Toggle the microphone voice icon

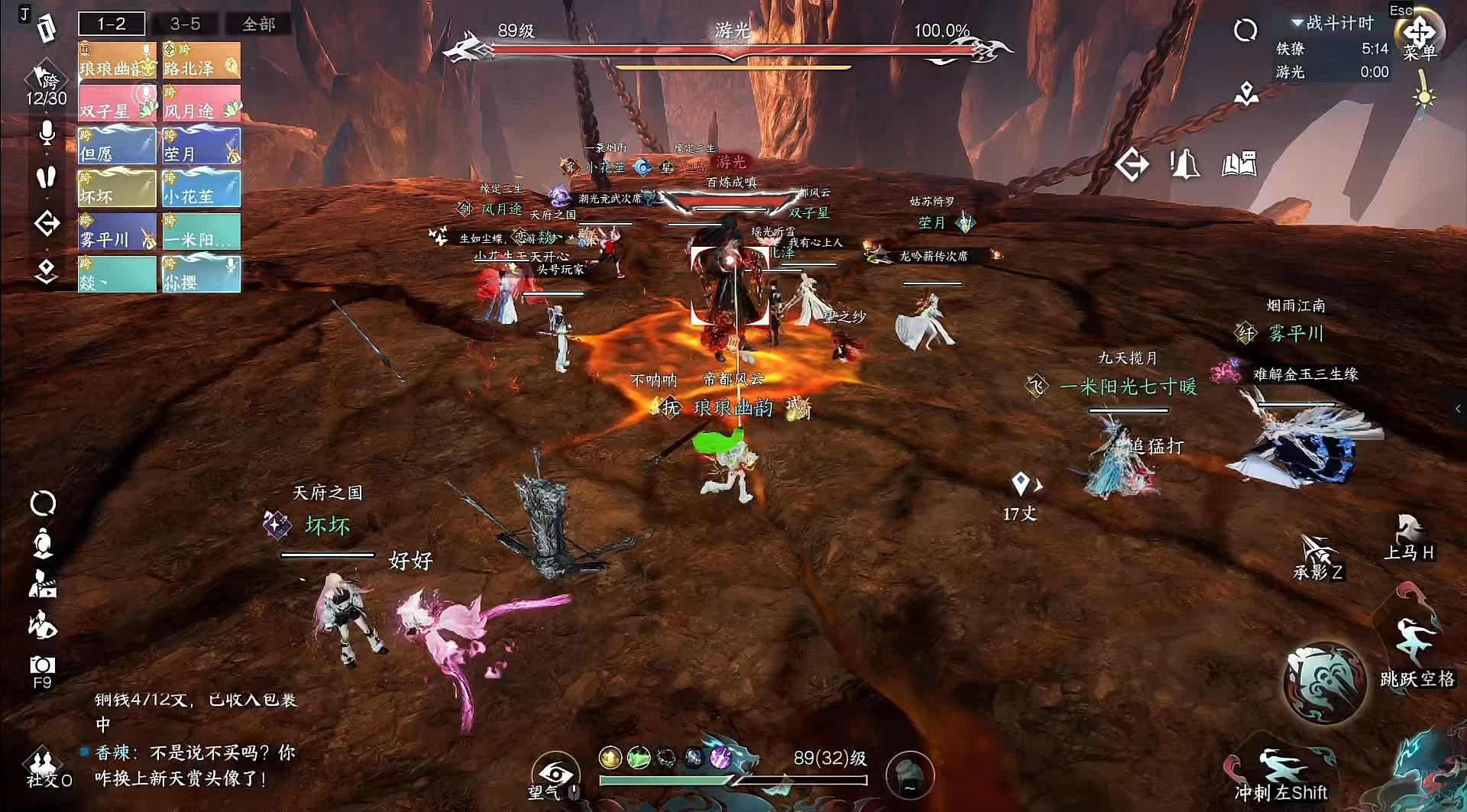[47, 133]
